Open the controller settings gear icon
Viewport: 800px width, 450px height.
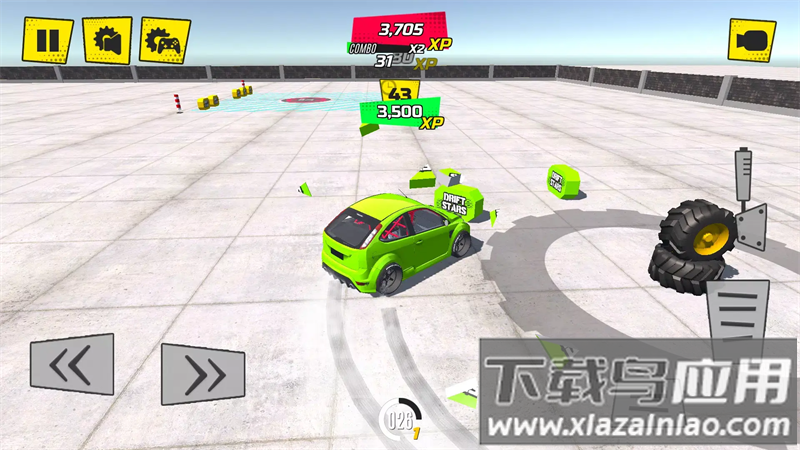[x=165, y=41]
